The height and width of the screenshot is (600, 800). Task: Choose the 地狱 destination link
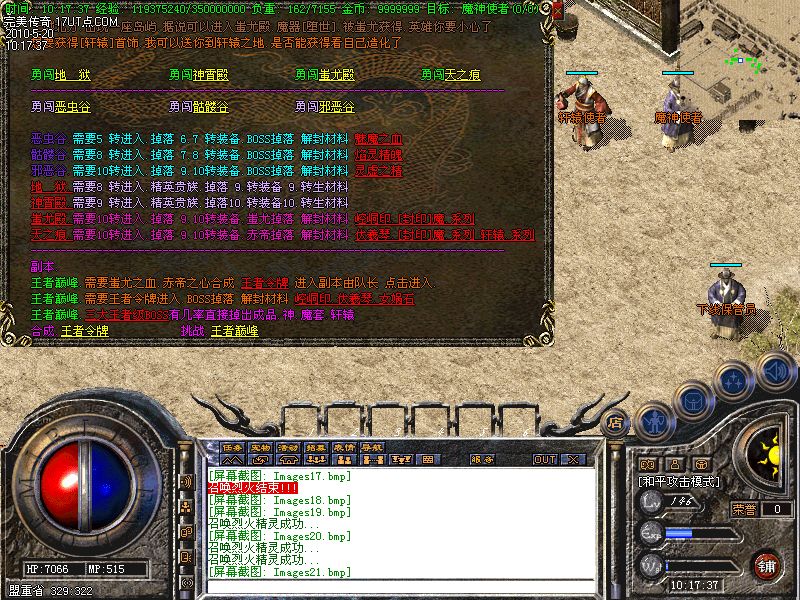click(x=73, y=75)
